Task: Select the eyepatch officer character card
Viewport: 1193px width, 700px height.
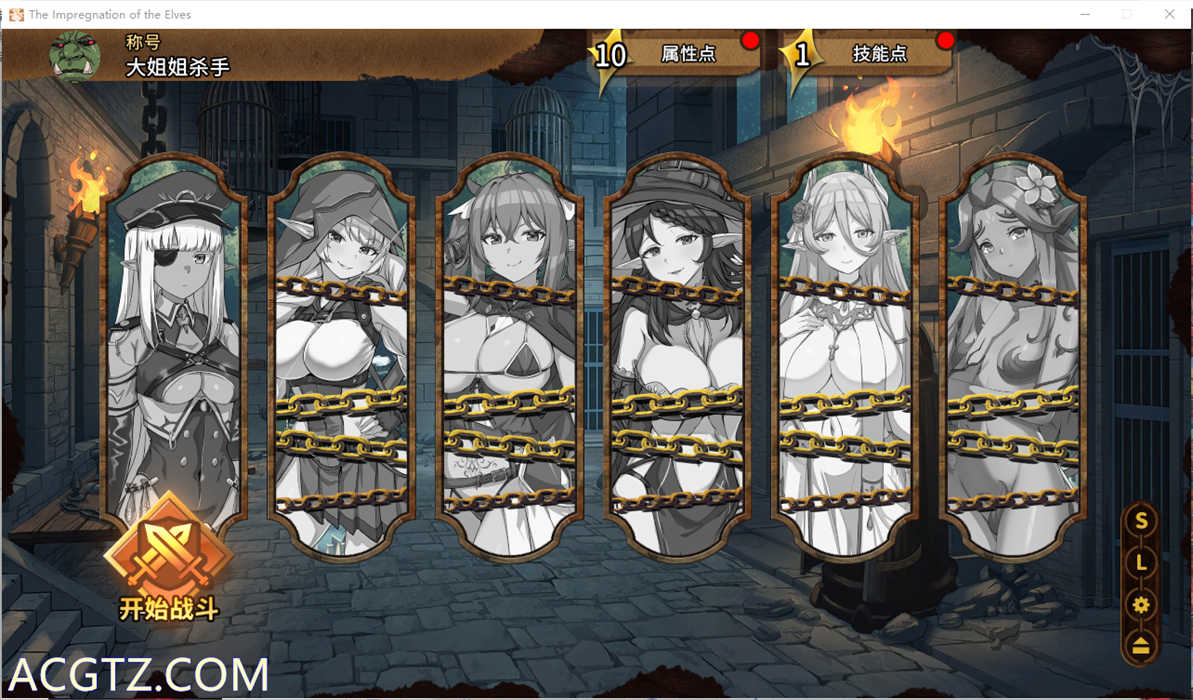Action: pos(173,340)
